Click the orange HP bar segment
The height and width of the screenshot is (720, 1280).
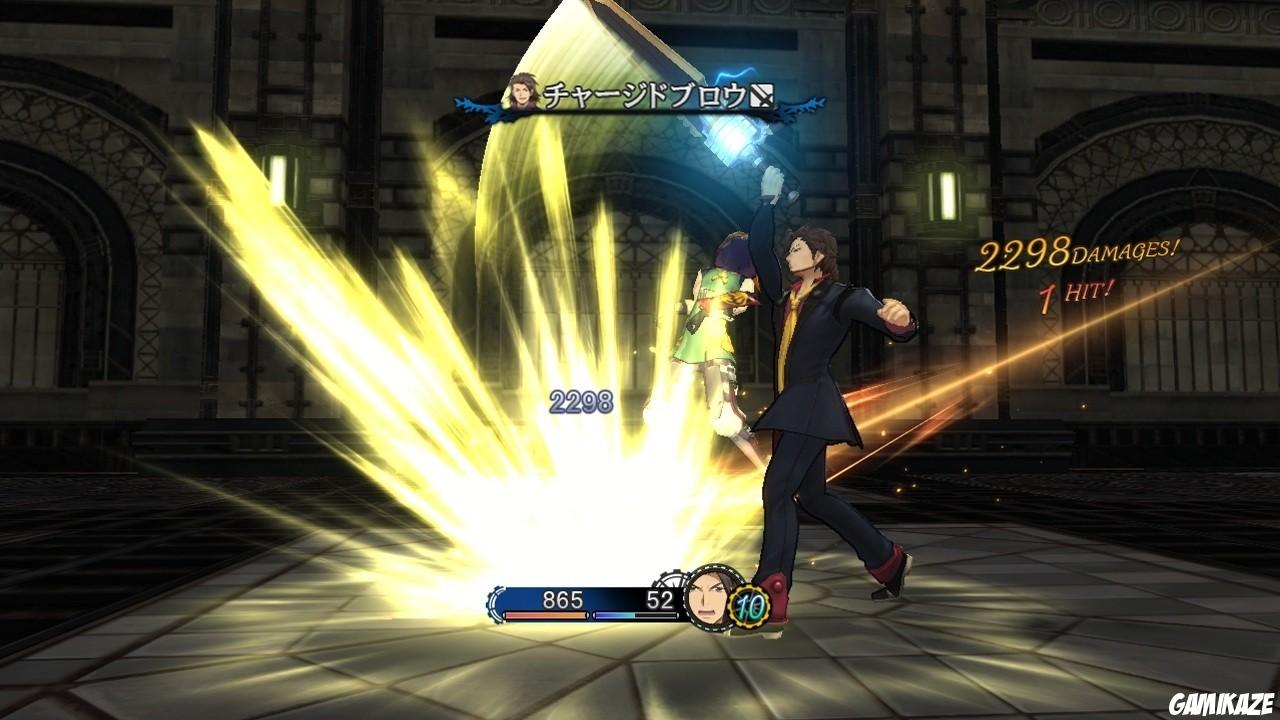545,616
